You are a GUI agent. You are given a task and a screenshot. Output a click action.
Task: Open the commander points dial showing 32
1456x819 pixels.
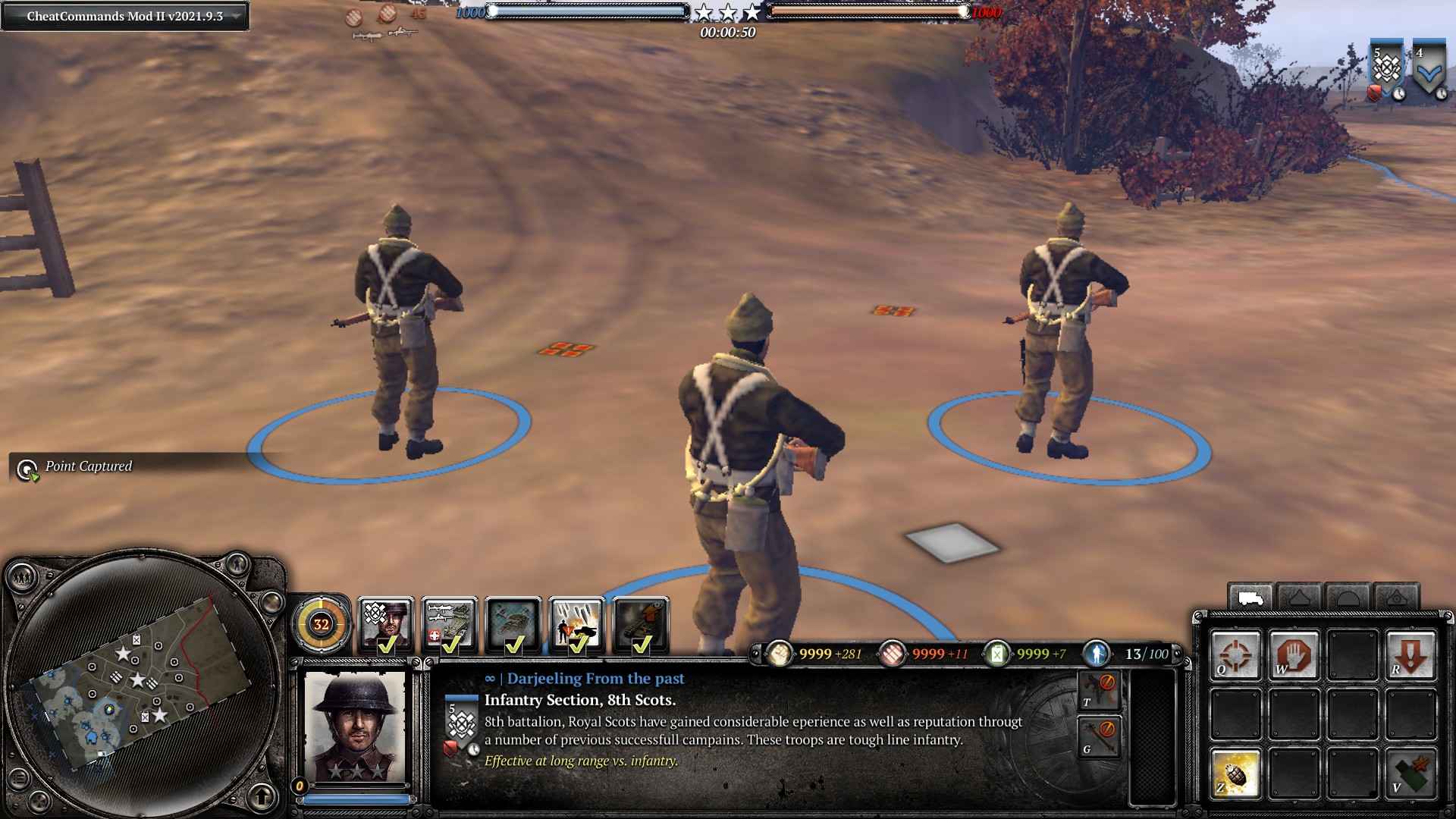321,624
